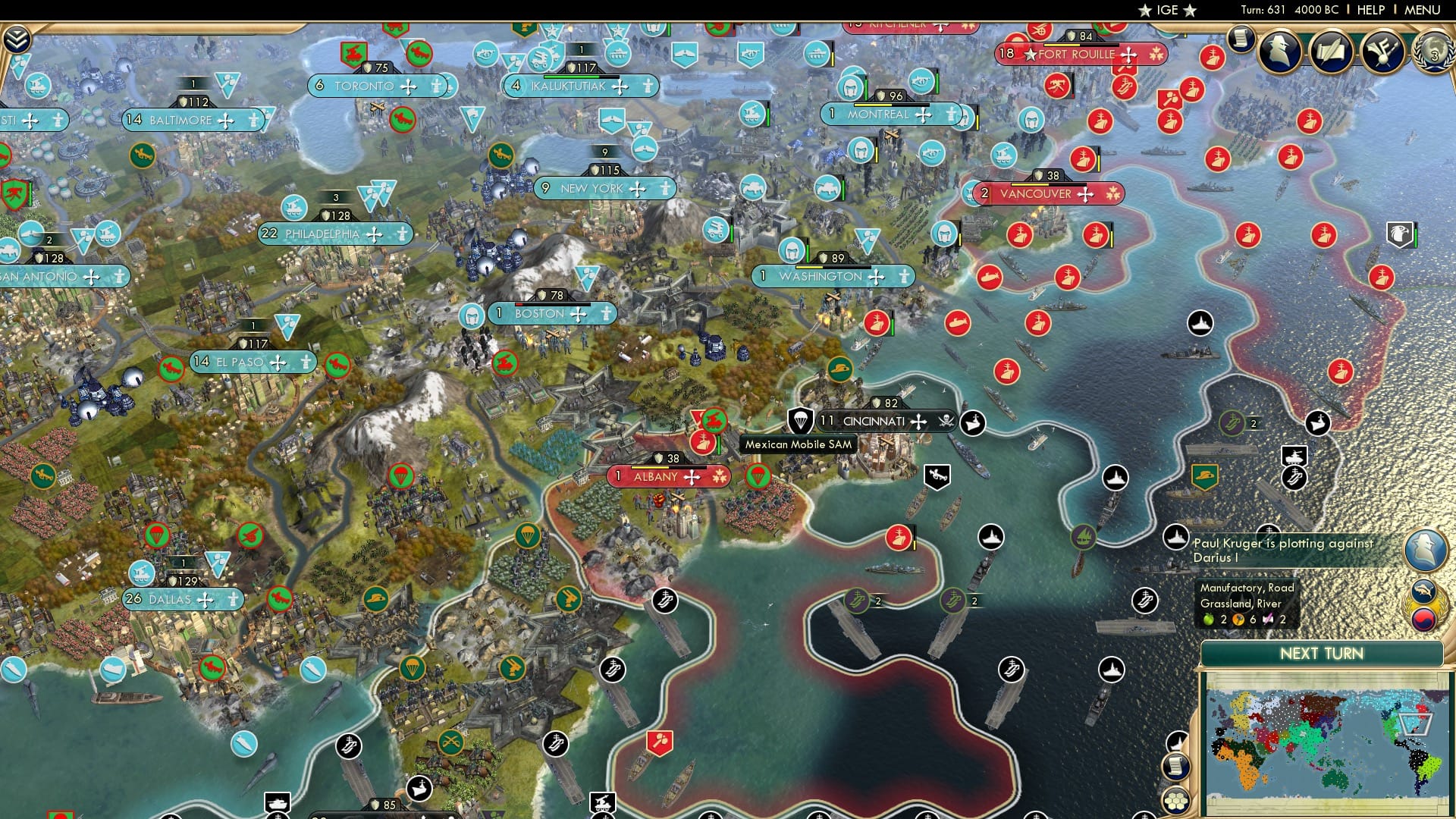Open the Espionage overview spy icon

tap(1282, 50)
